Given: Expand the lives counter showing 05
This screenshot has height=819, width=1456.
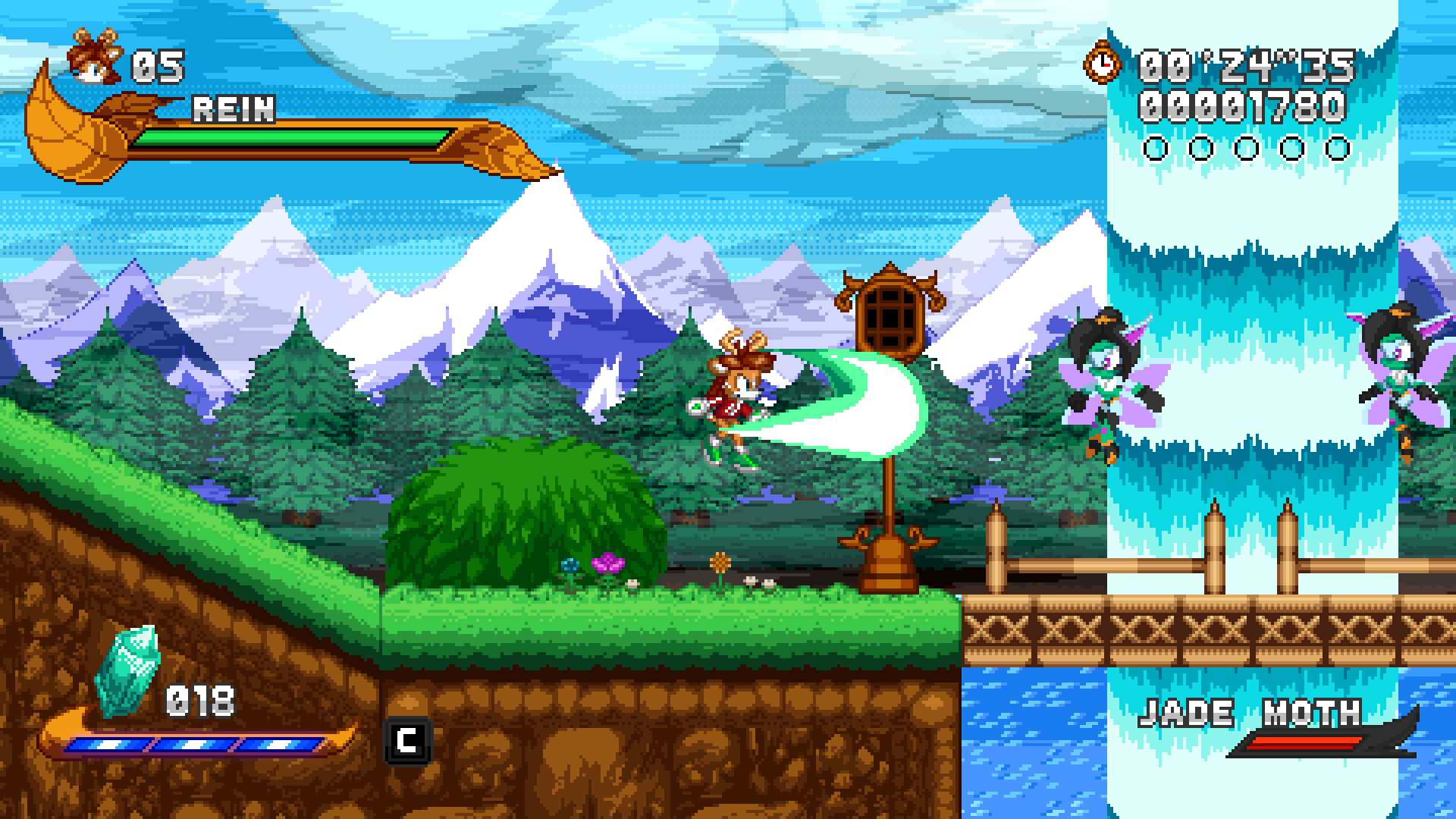Looking at the screenshot, I should [158, 64].
